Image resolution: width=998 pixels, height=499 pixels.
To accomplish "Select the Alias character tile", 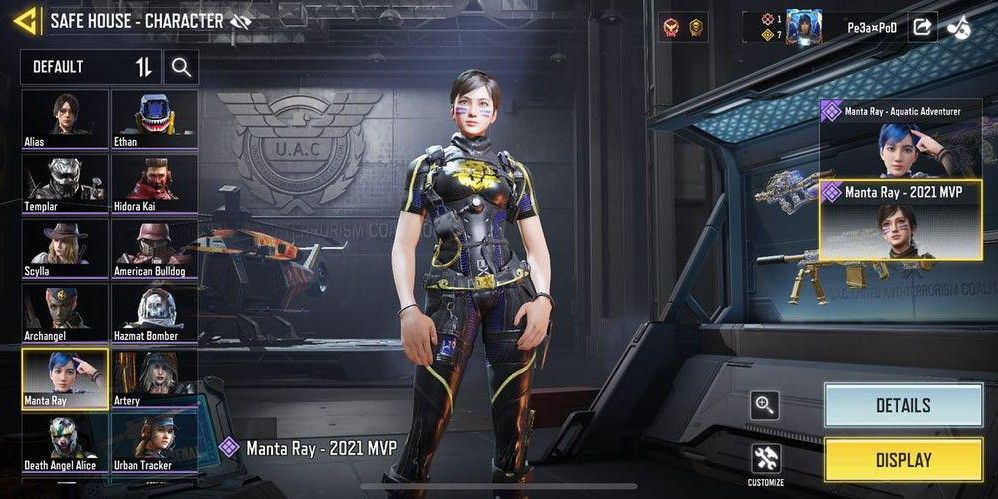I will point(65,119).
